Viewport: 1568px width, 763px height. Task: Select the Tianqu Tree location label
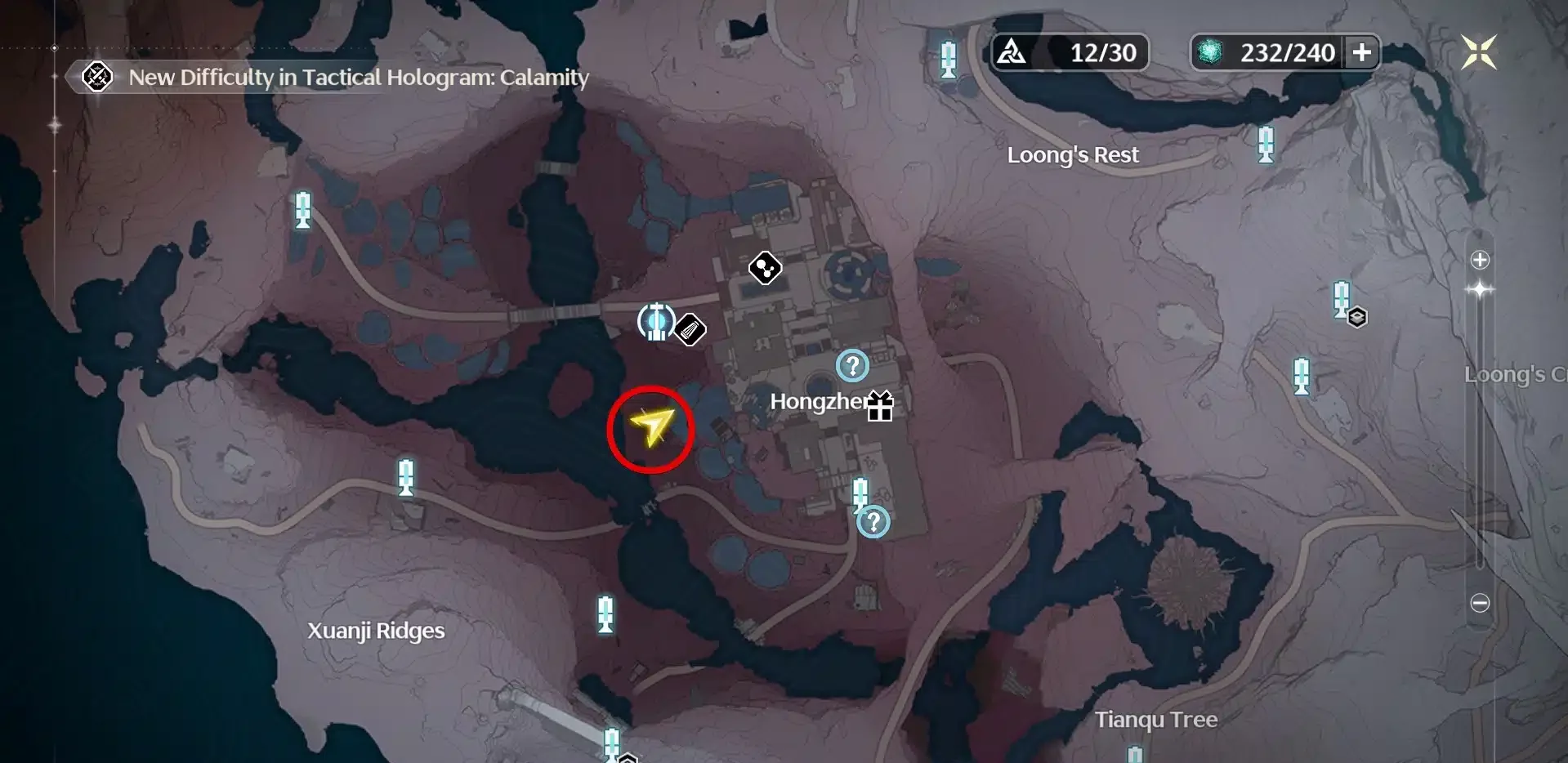tap(1155, 720)
